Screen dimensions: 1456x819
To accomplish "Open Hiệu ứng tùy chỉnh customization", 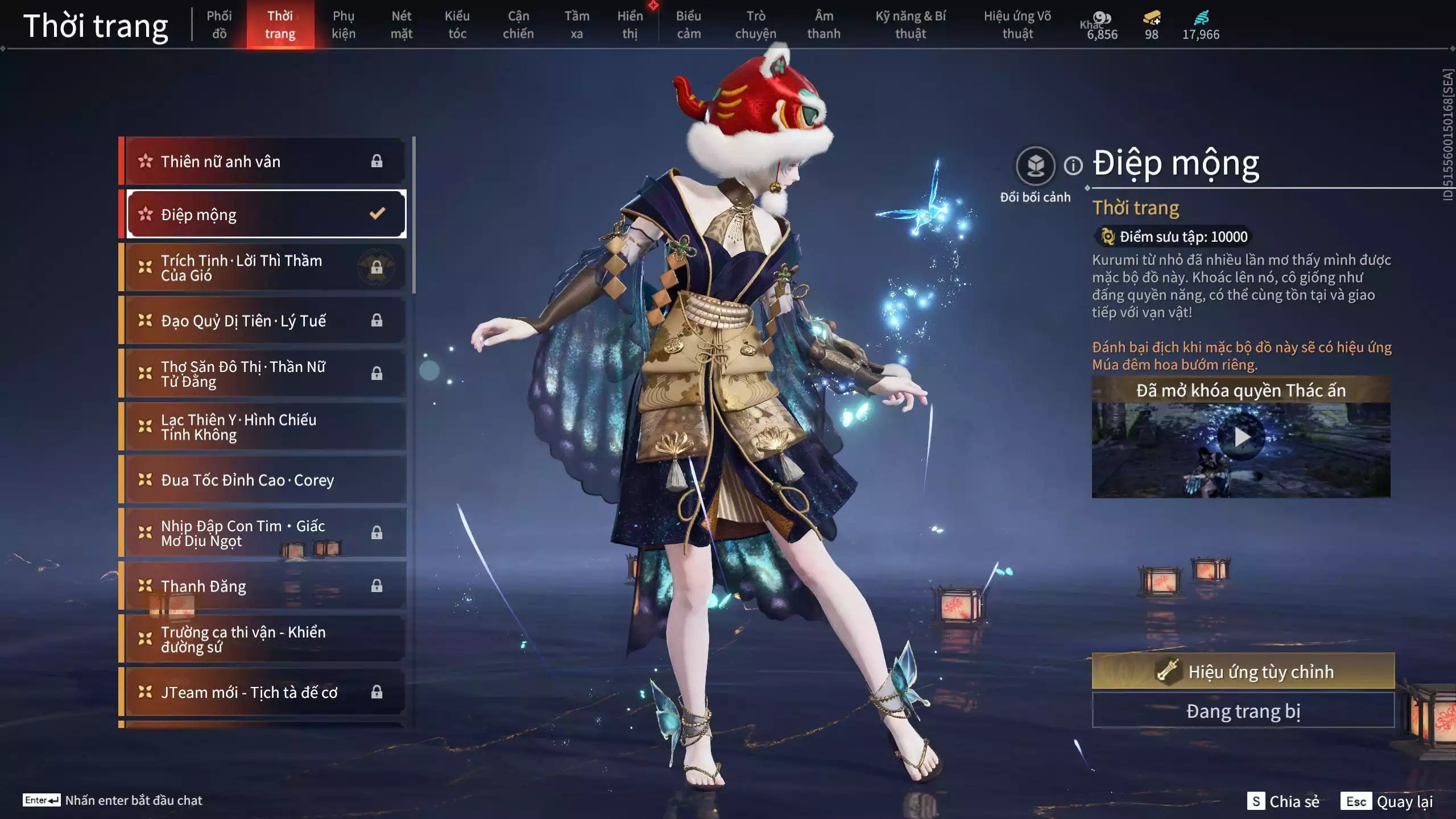I will (1243, 672).
